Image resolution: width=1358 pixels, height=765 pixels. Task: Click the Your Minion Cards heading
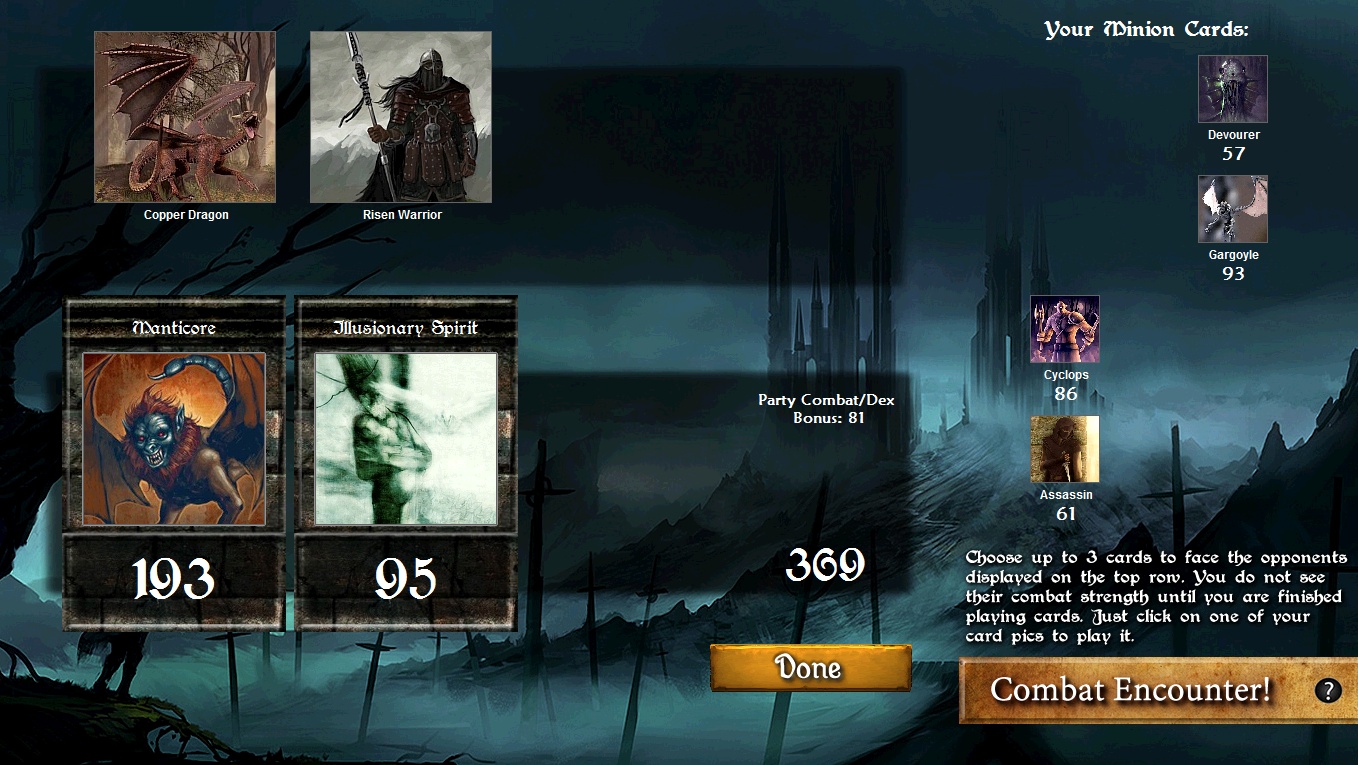coord(1147,28)
